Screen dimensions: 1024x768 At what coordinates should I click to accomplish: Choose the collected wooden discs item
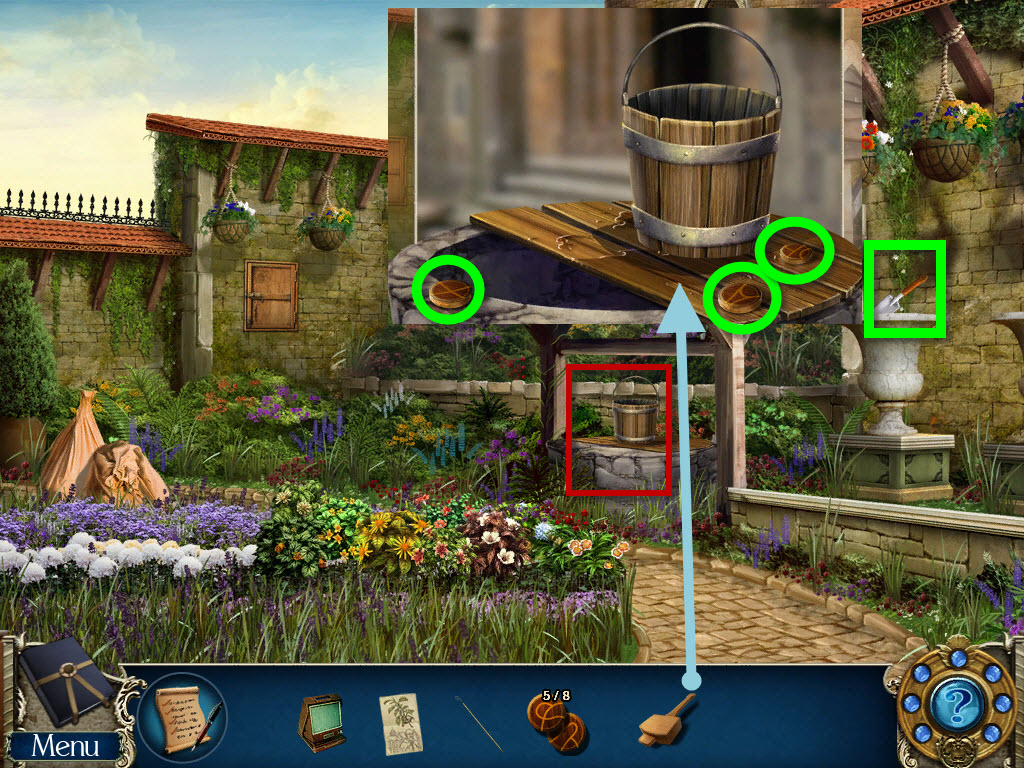click(x=558, y=724)
